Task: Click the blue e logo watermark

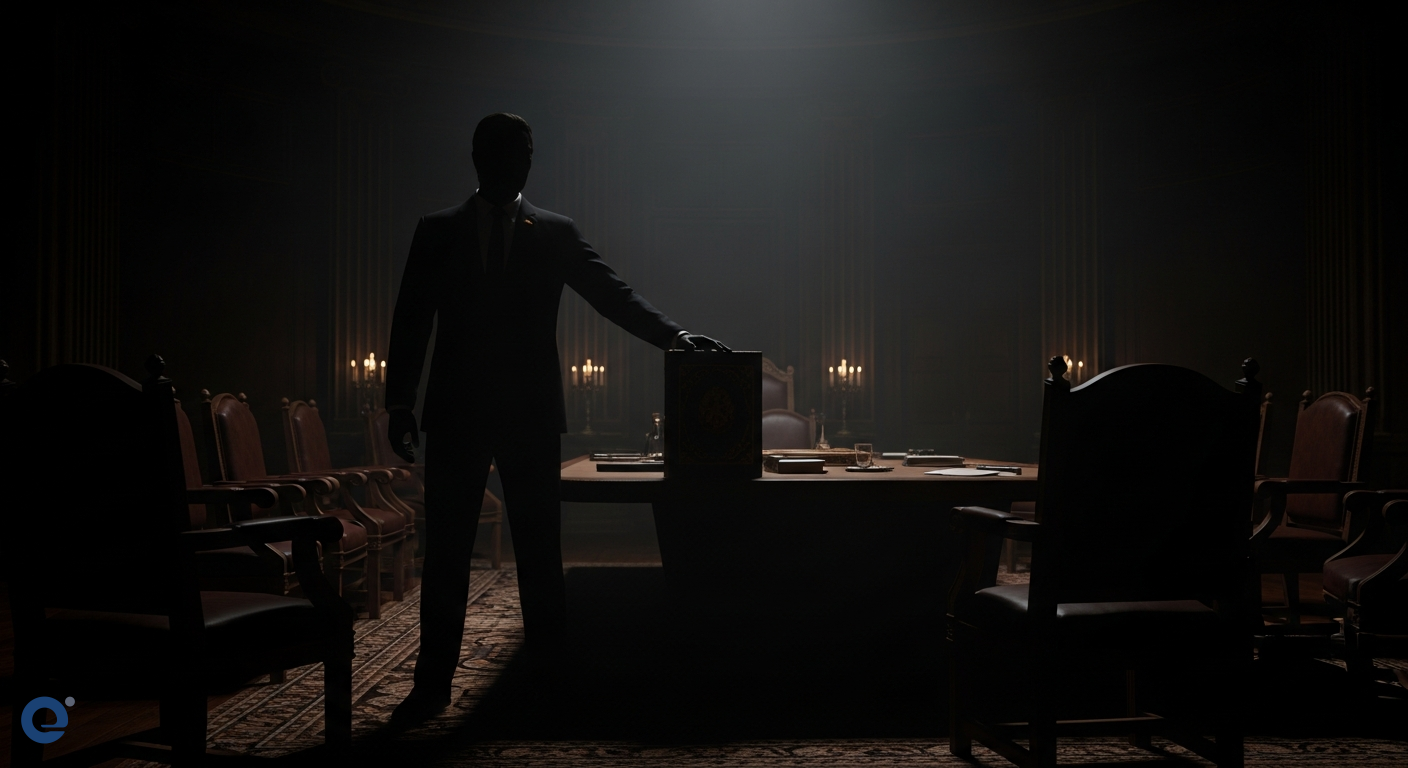Action: [x=46, y=719]
